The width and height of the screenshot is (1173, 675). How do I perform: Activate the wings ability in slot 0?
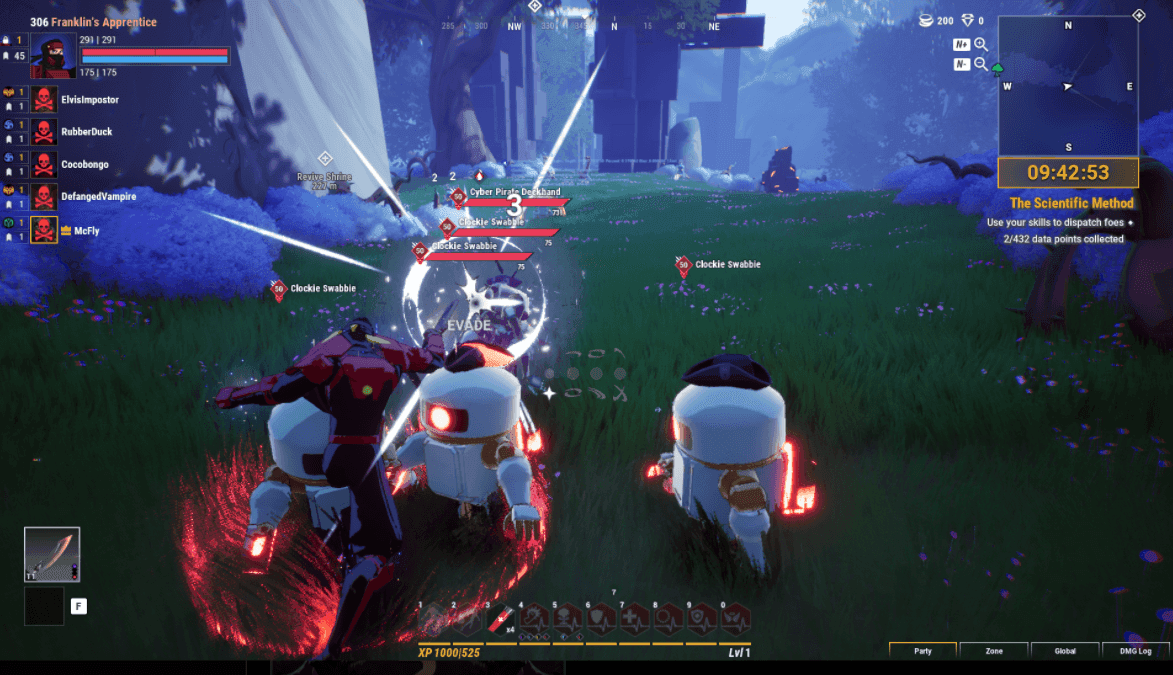(x=735, y=620)
